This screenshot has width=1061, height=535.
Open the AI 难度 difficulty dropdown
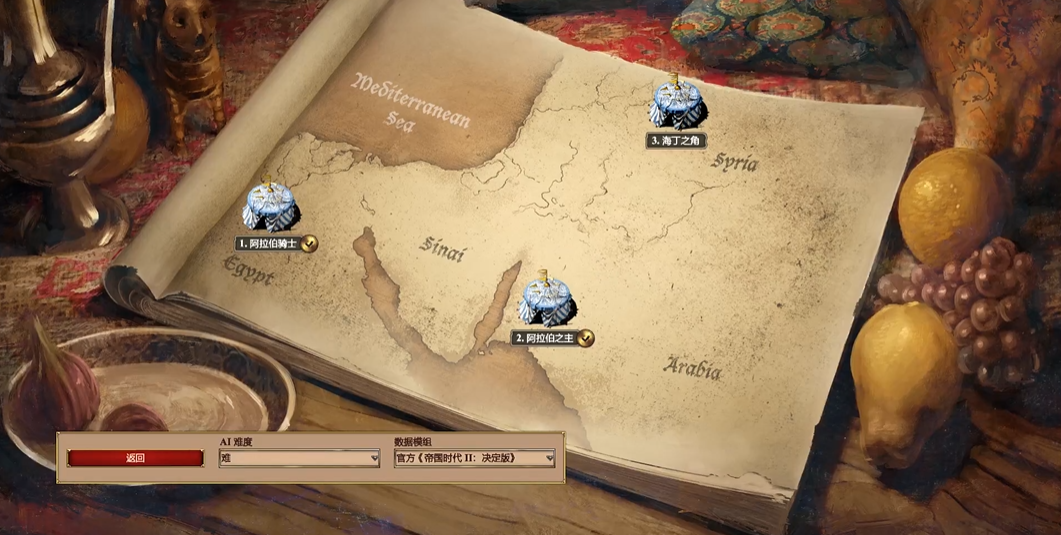click(x=299, y=458)
